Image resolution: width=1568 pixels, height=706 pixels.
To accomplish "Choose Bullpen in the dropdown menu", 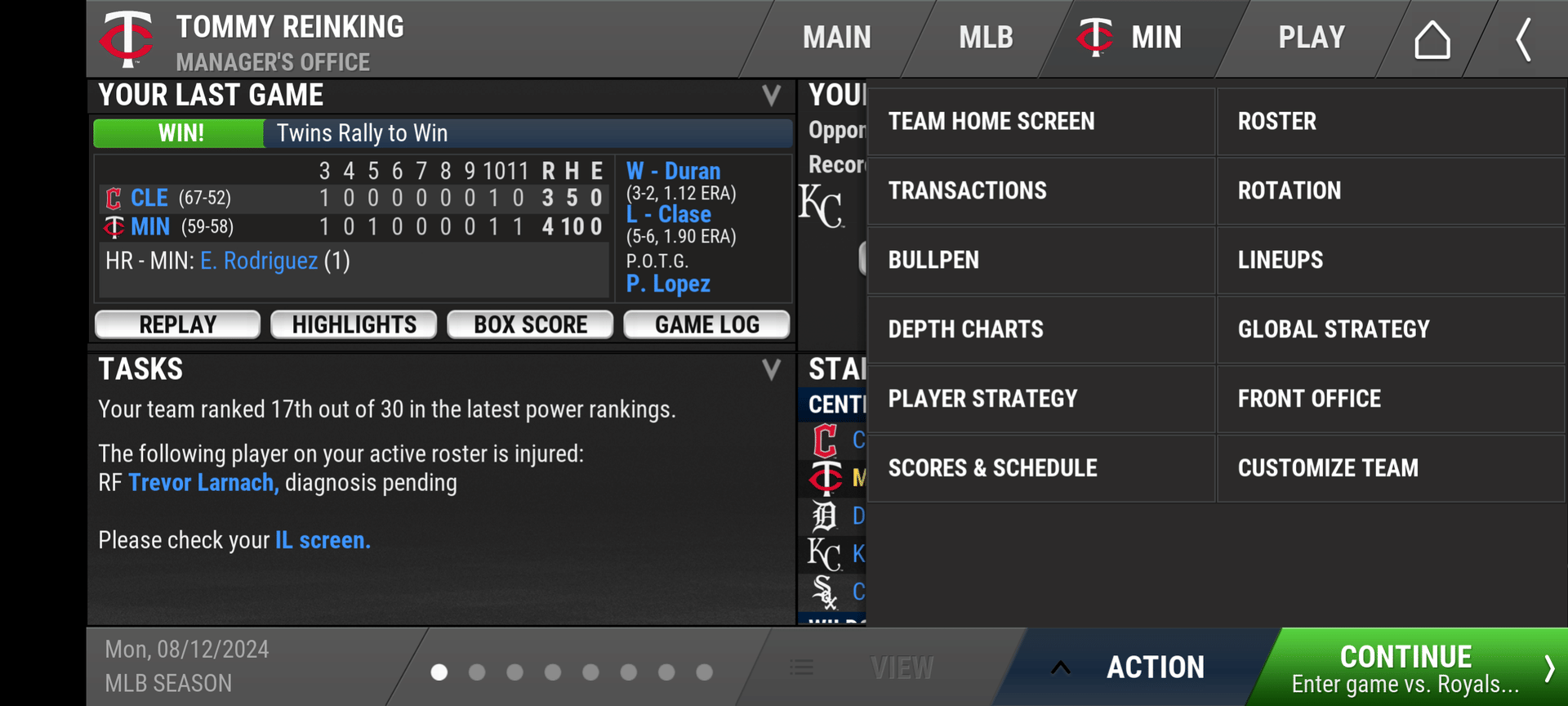I will pos(1040,261).
